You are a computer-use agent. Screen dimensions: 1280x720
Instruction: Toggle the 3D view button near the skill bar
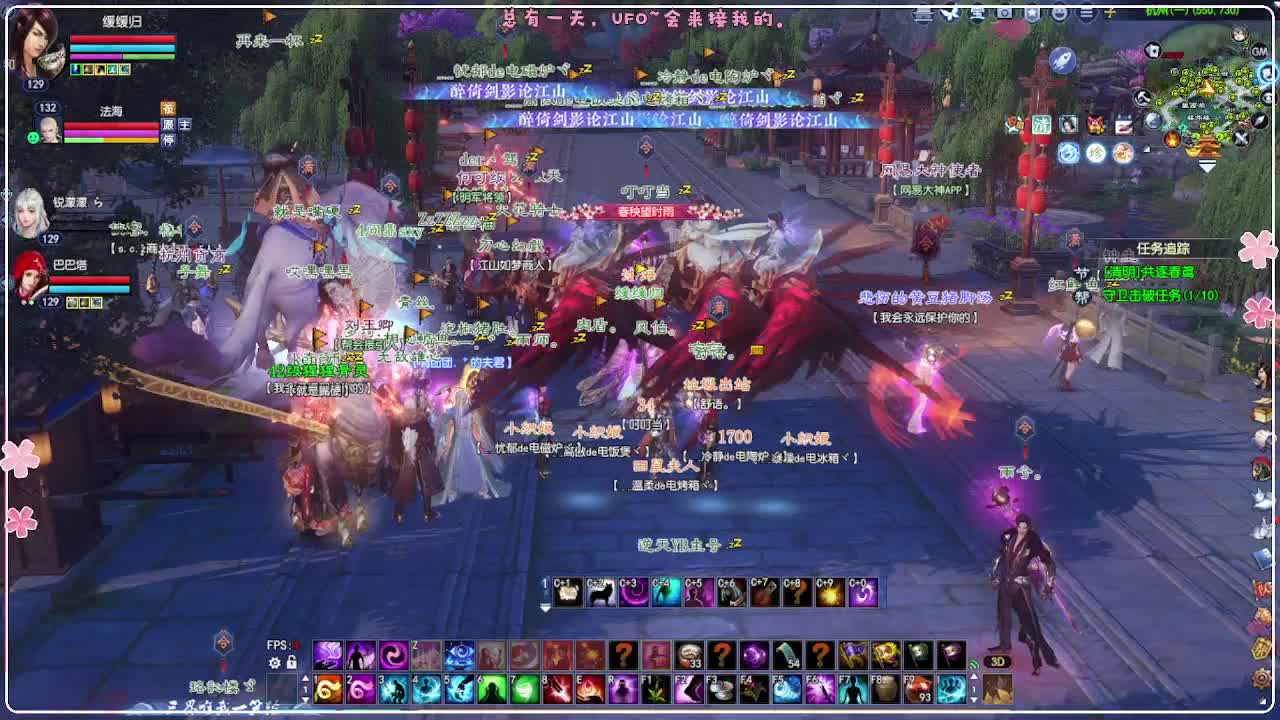[999, 660]
